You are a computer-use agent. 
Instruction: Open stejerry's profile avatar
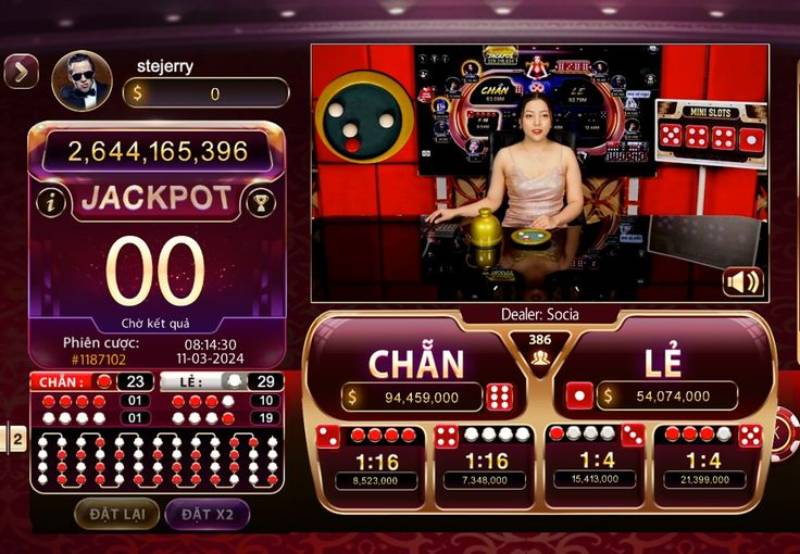click(82, 81)
